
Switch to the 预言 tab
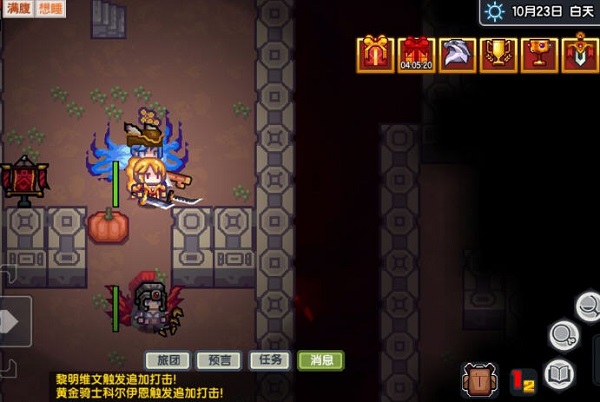point(218,360)
